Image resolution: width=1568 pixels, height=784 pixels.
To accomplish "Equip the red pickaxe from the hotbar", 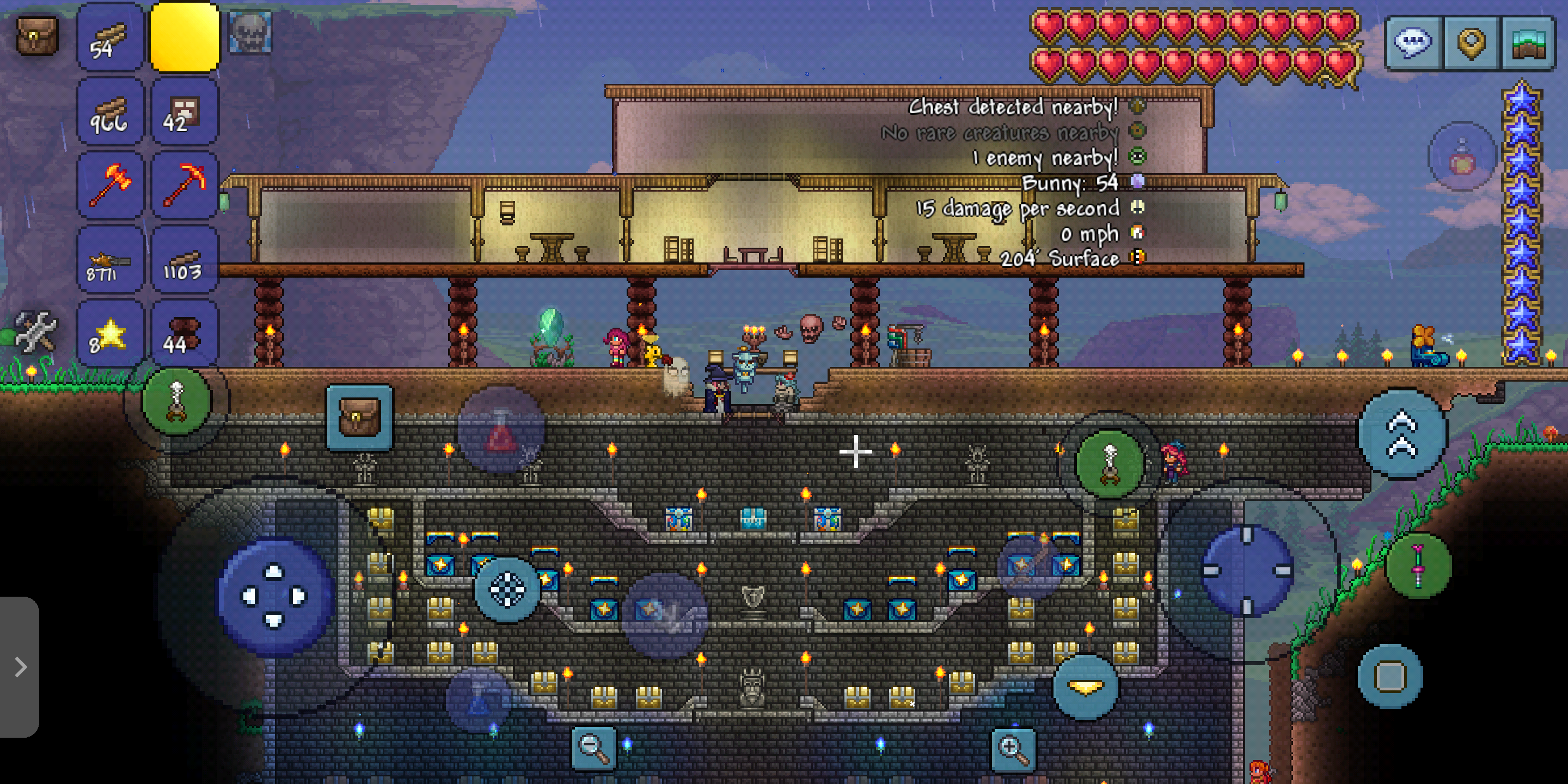I will tap(185, 185).
